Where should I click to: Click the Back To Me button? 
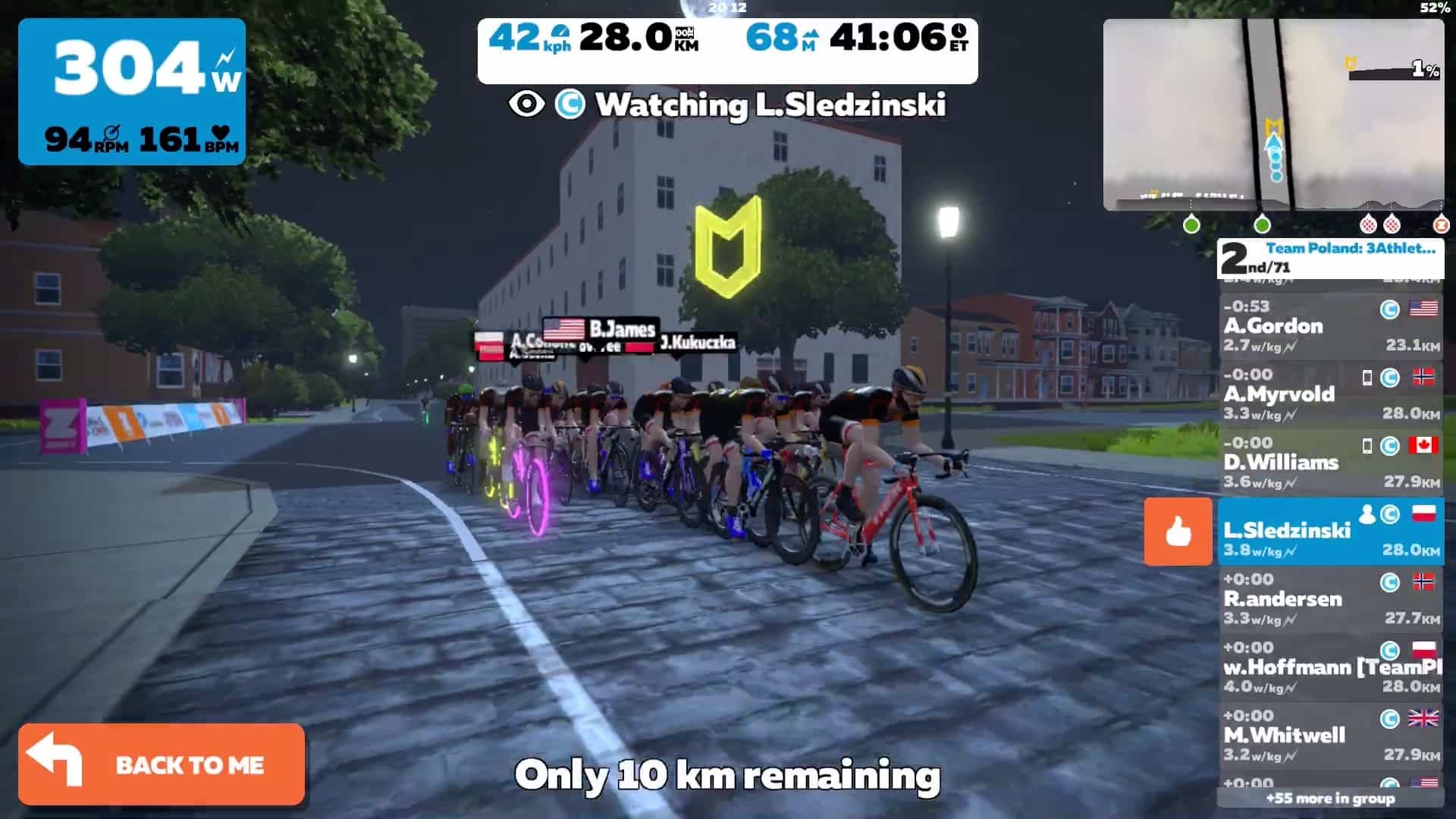tap(162, 764)
